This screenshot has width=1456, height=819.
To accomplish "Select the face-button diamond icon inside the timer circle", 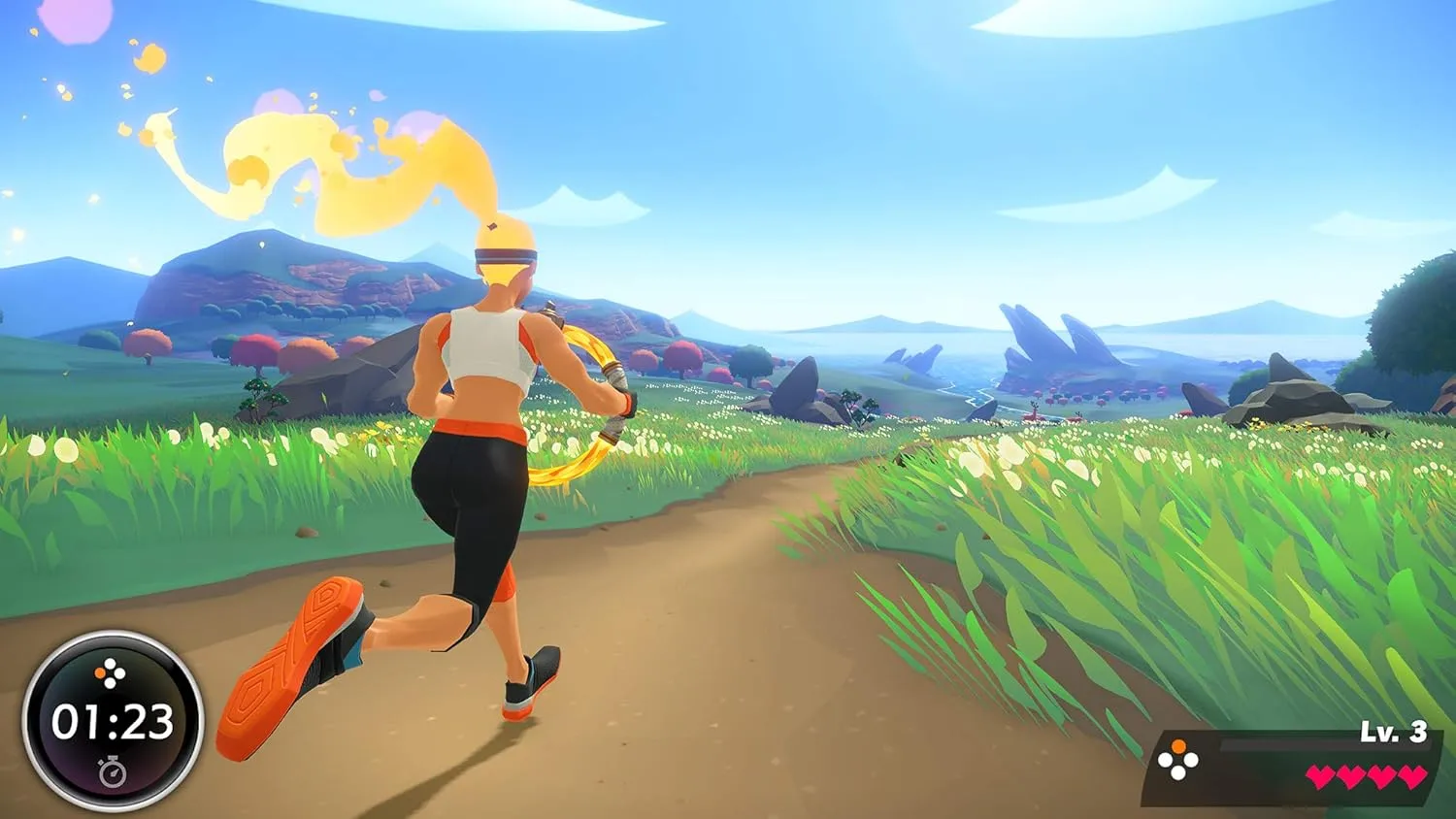I will click(109, 672).
